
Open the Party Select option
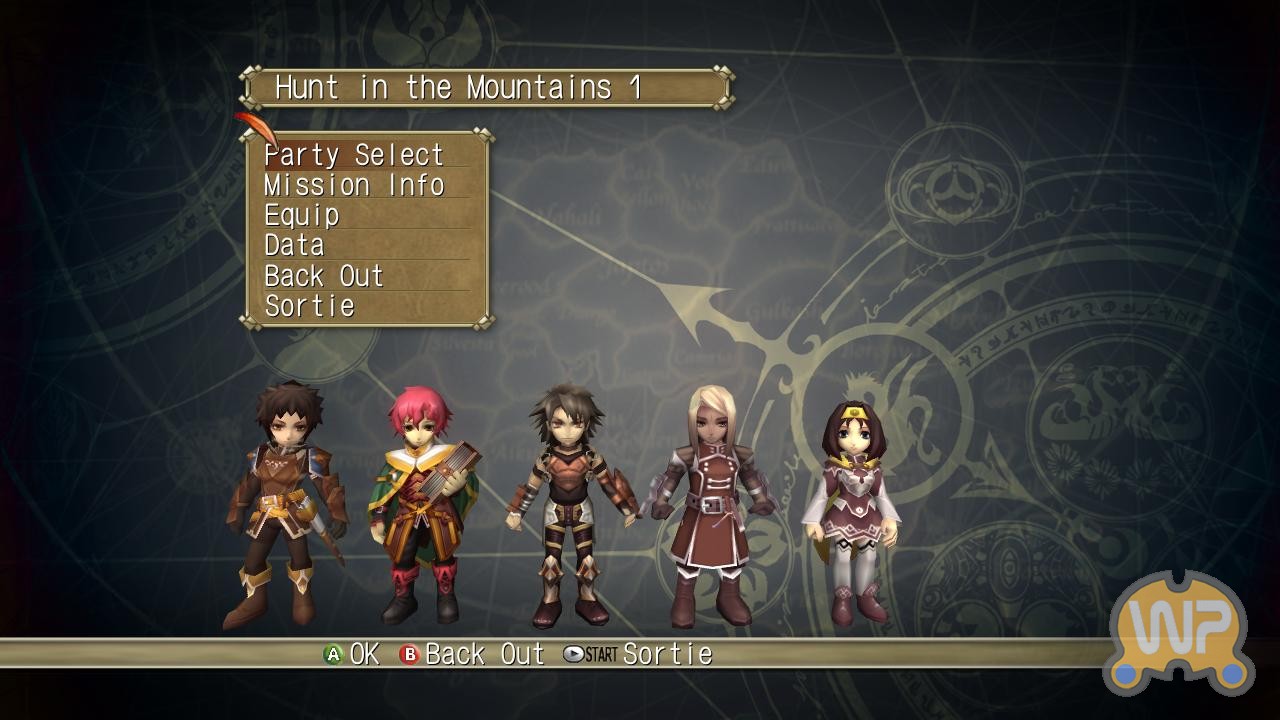[354, 155]
